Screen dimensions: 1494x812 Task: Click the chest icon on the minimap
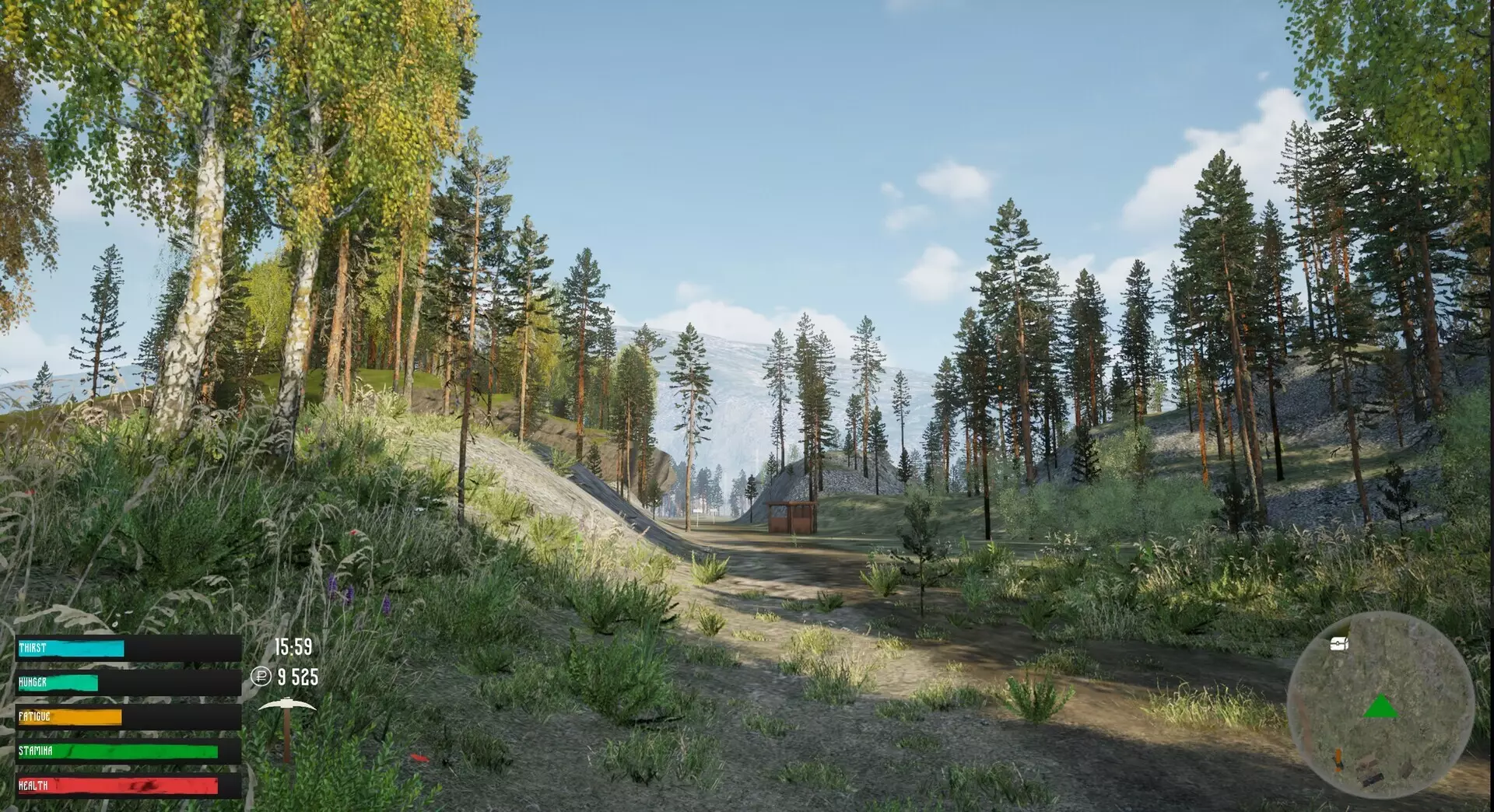click(x=1338, y=644)
